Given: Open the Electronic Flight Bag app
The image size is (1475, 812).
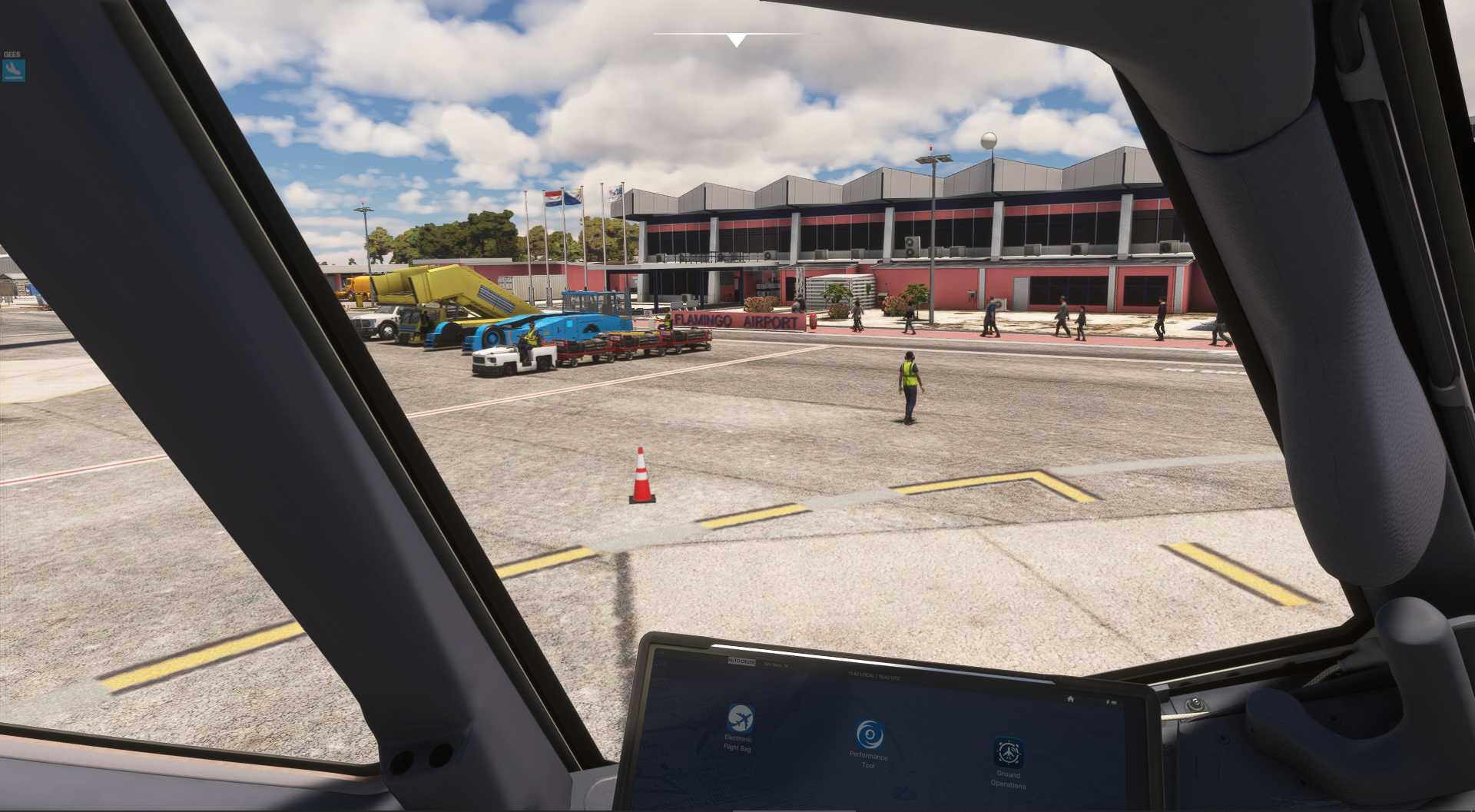Looking at the screenshot, I should tap(740, 719).
